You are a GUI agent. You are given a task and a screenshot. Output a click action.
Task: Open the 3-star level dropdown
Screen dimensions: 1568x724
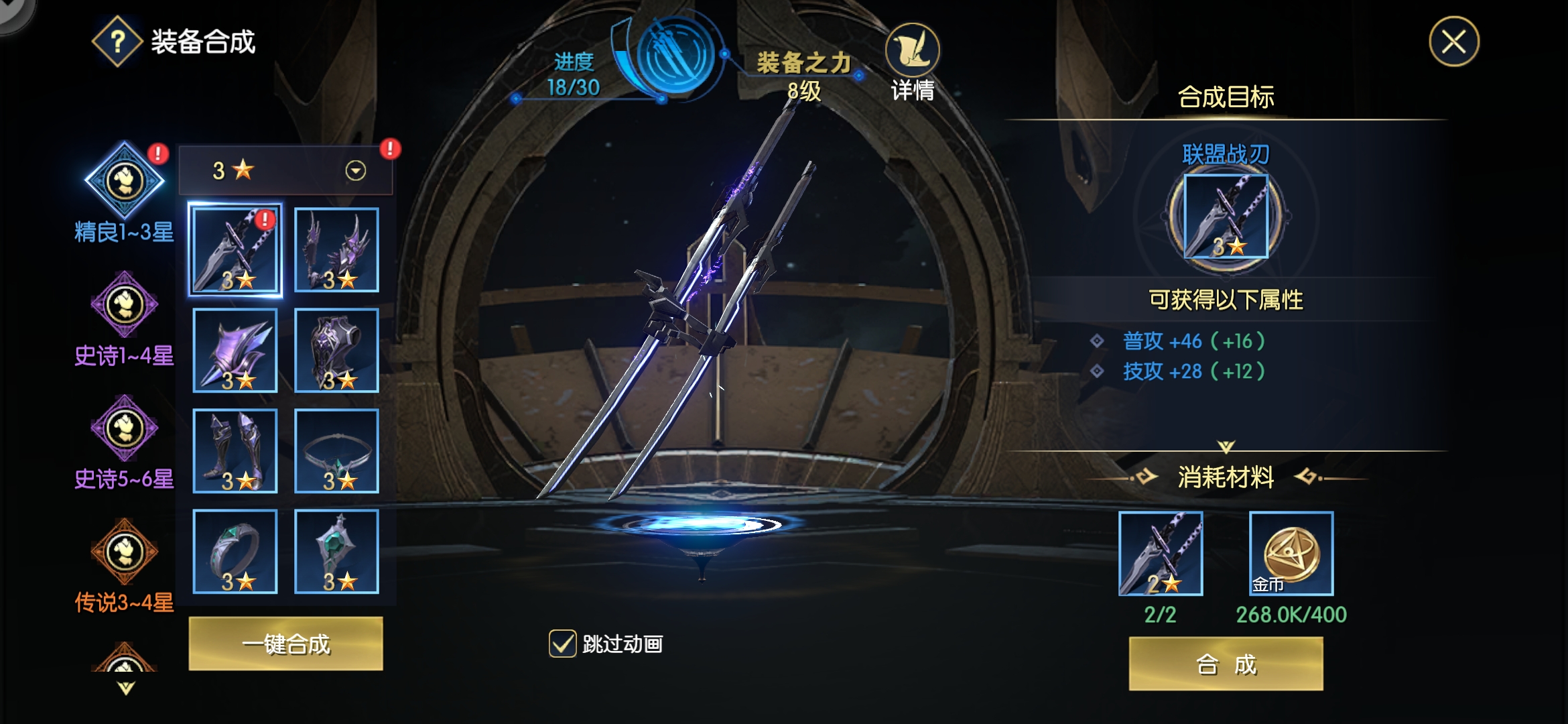click(355, 171)
